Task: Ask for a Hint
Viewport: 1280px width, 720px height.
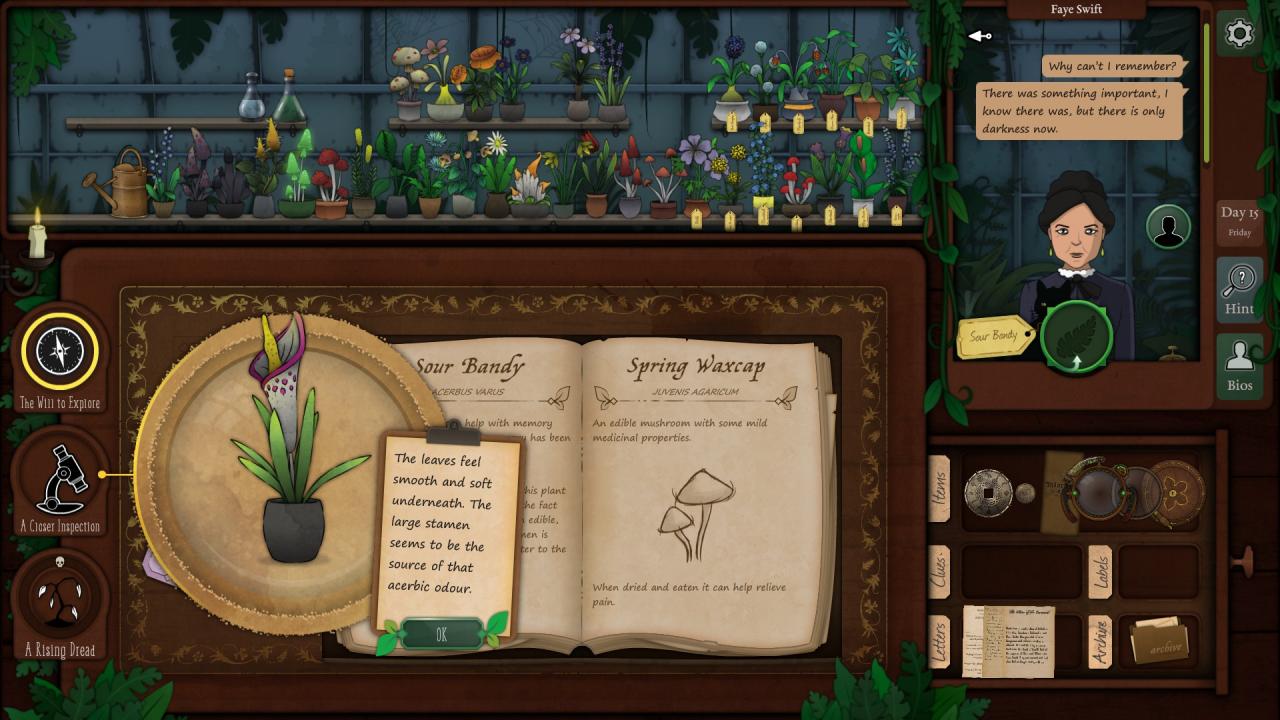Action: [1239, 288]
